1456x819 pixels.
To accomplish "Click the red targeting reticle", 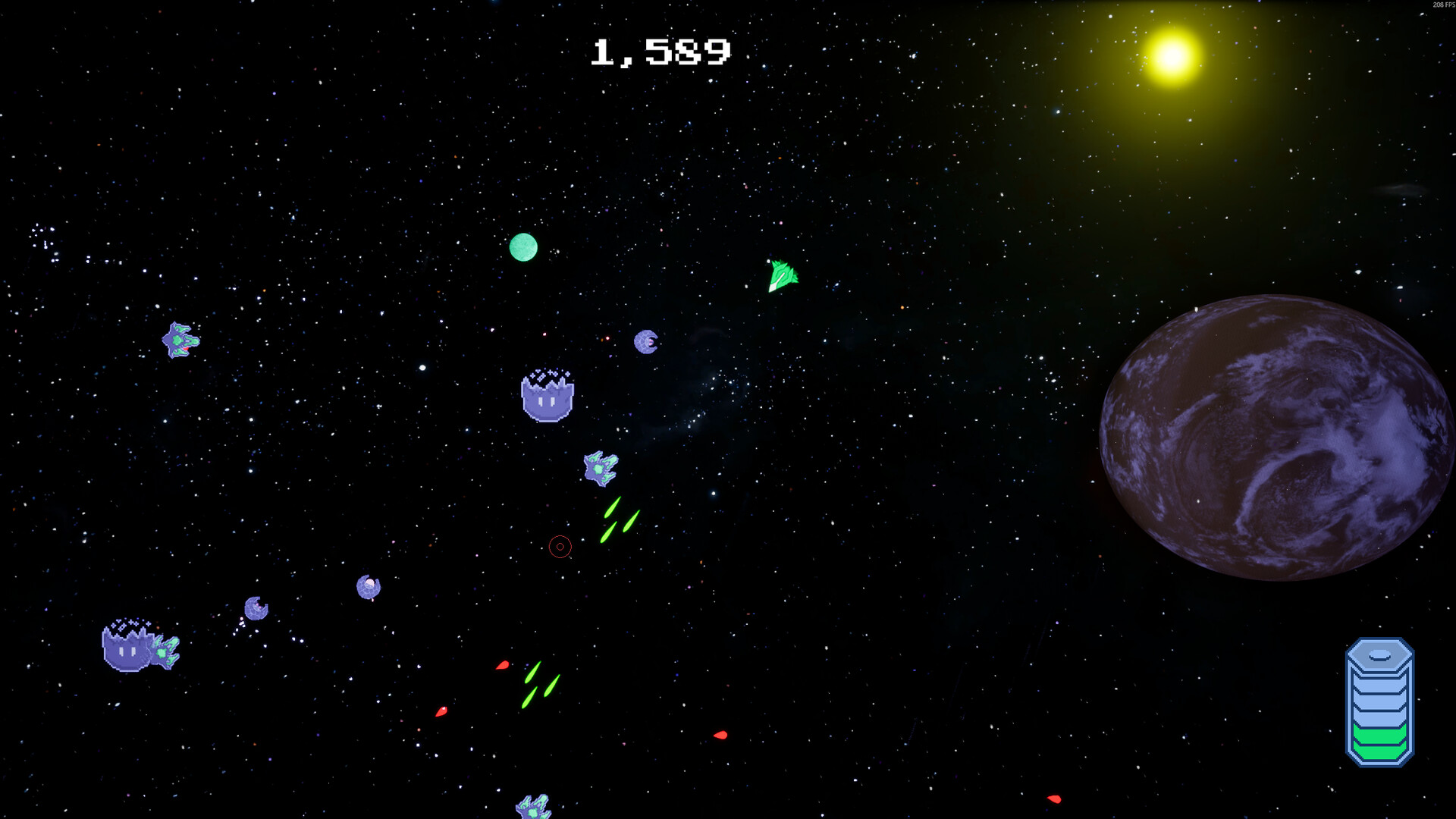I will pyautogui.click(x=560, y=546).
